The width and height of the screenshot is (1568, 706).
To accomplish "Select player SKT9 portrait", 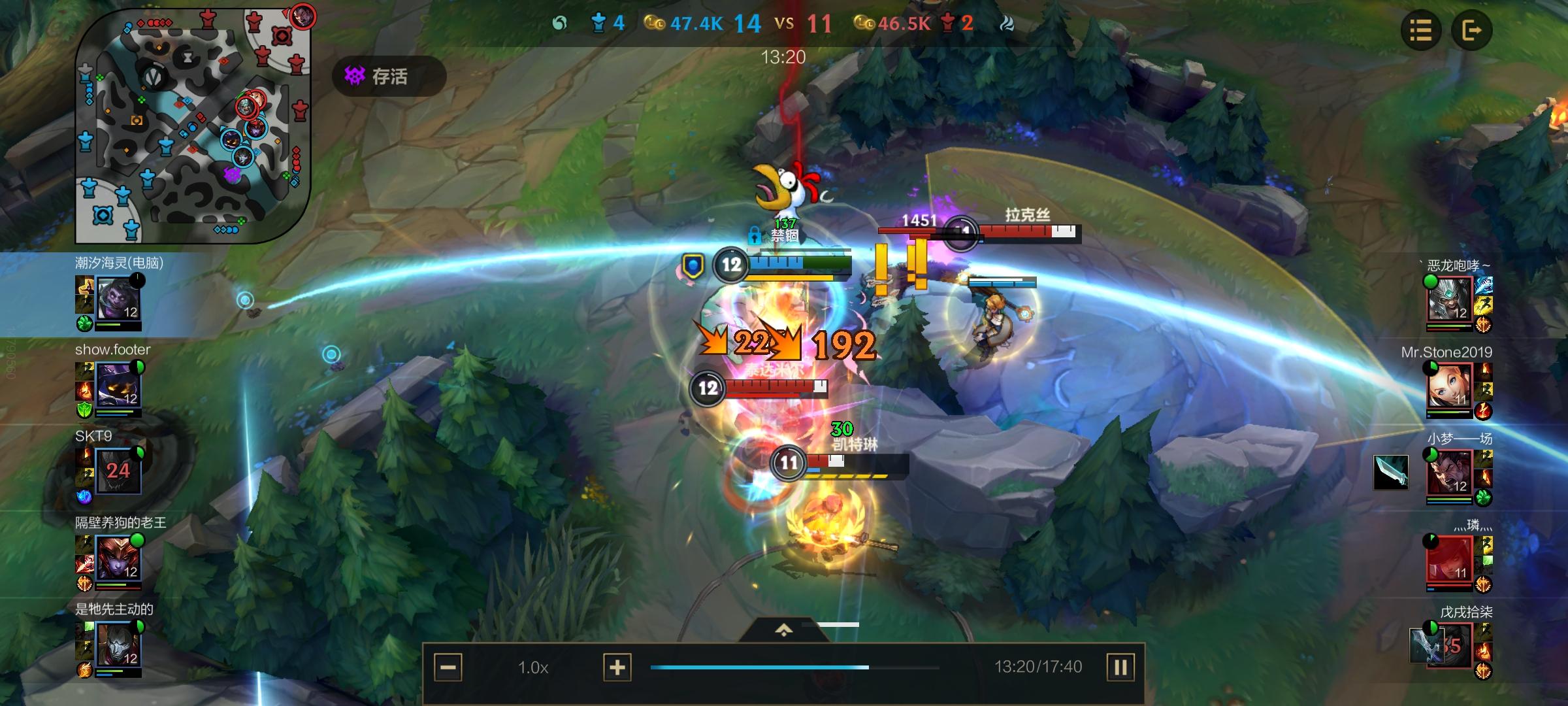I will pyautogui.click(x=118, y=471).
